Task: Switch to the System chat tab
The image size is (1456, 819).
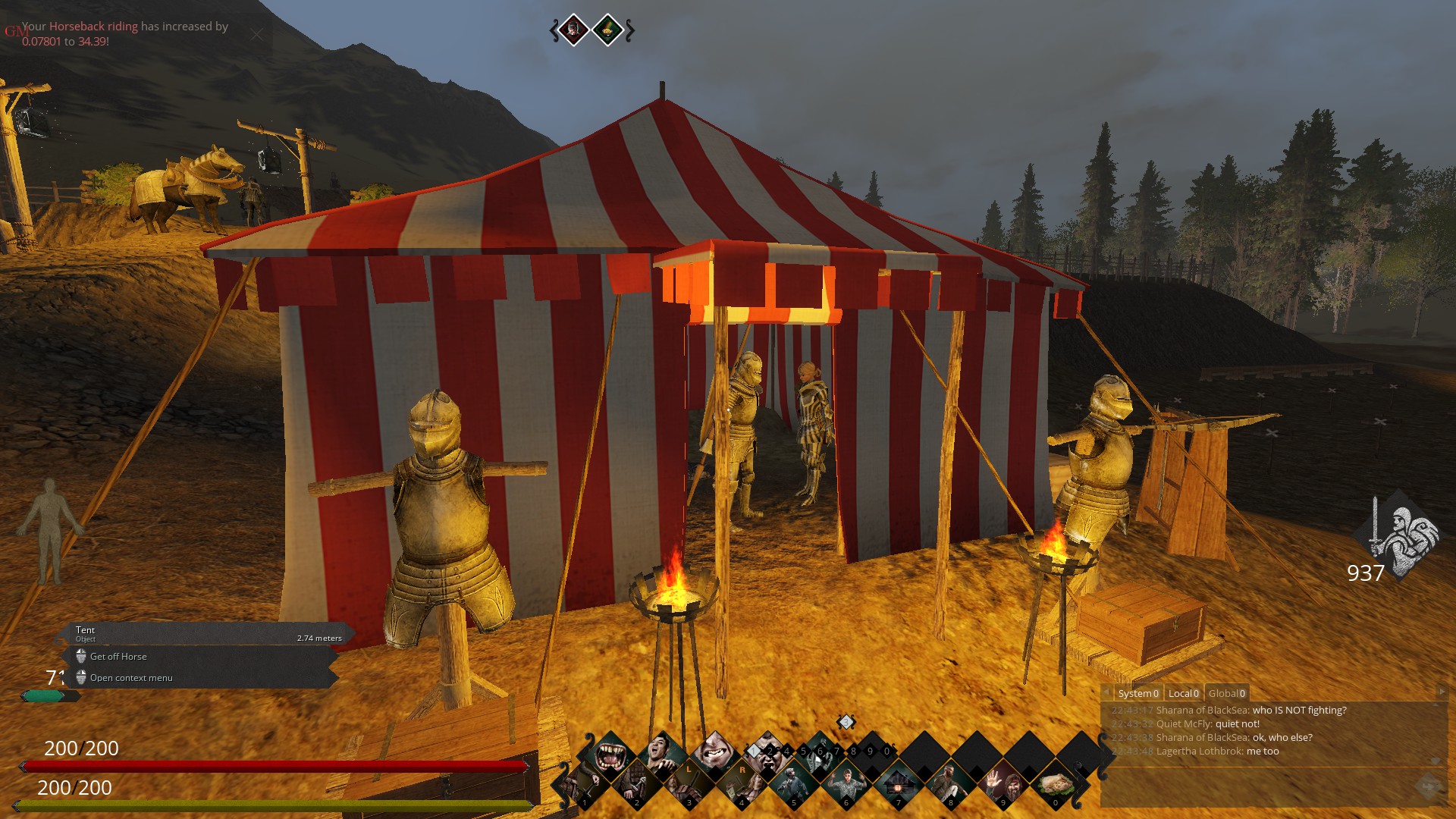Action: 1137,693
